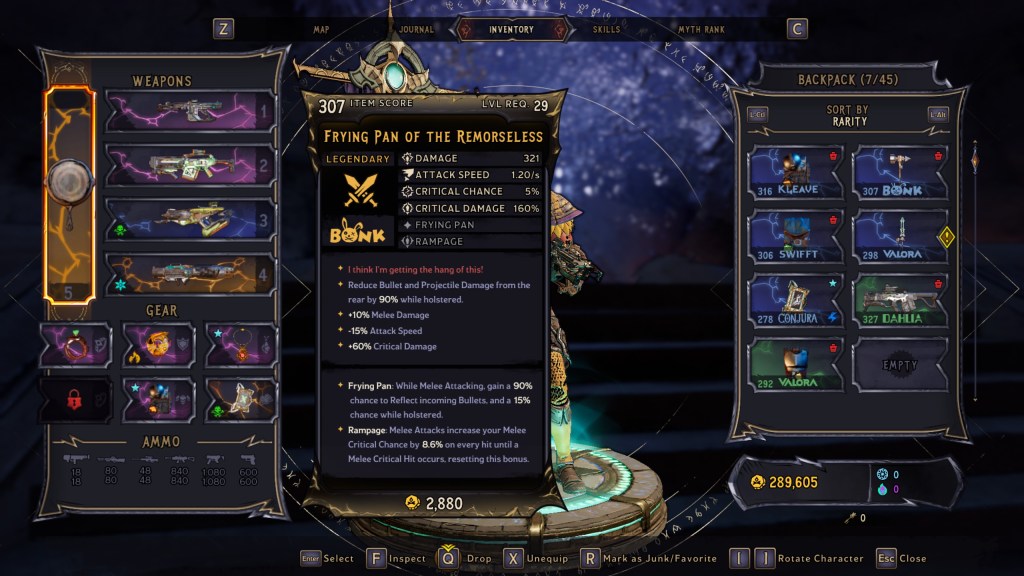This screenshot has height=576, width=1024.
Task: Pick weapon slot 4
Action: pos(190,273)
